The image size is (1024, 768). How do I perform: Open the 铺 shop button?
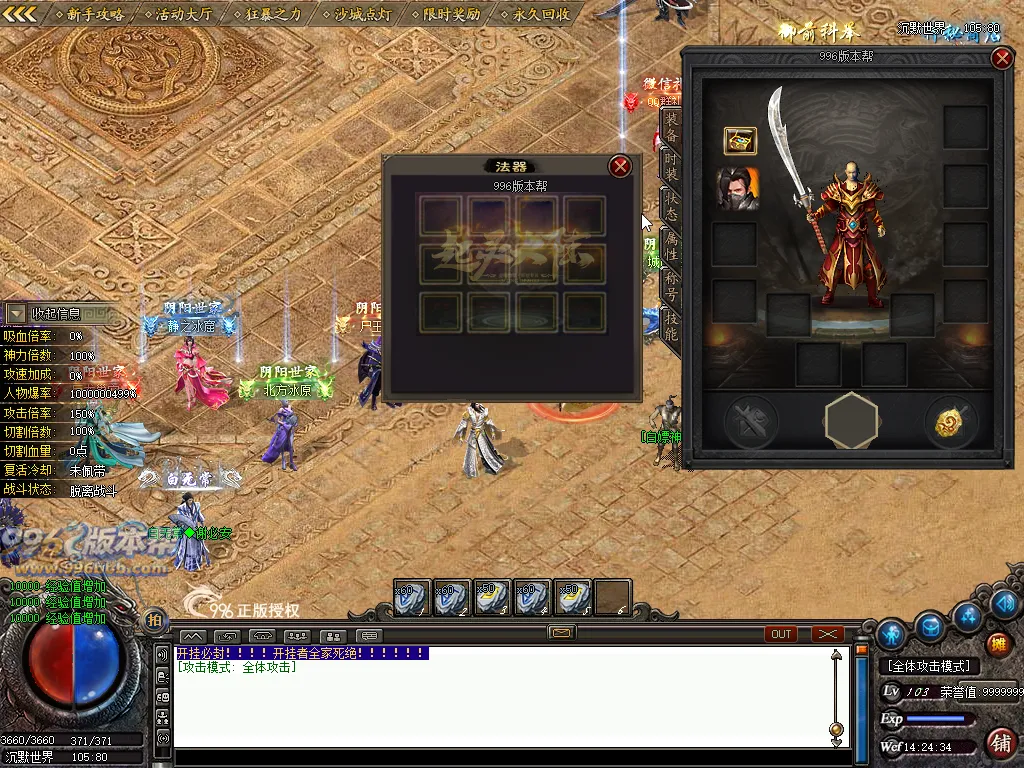pos(998,742)
